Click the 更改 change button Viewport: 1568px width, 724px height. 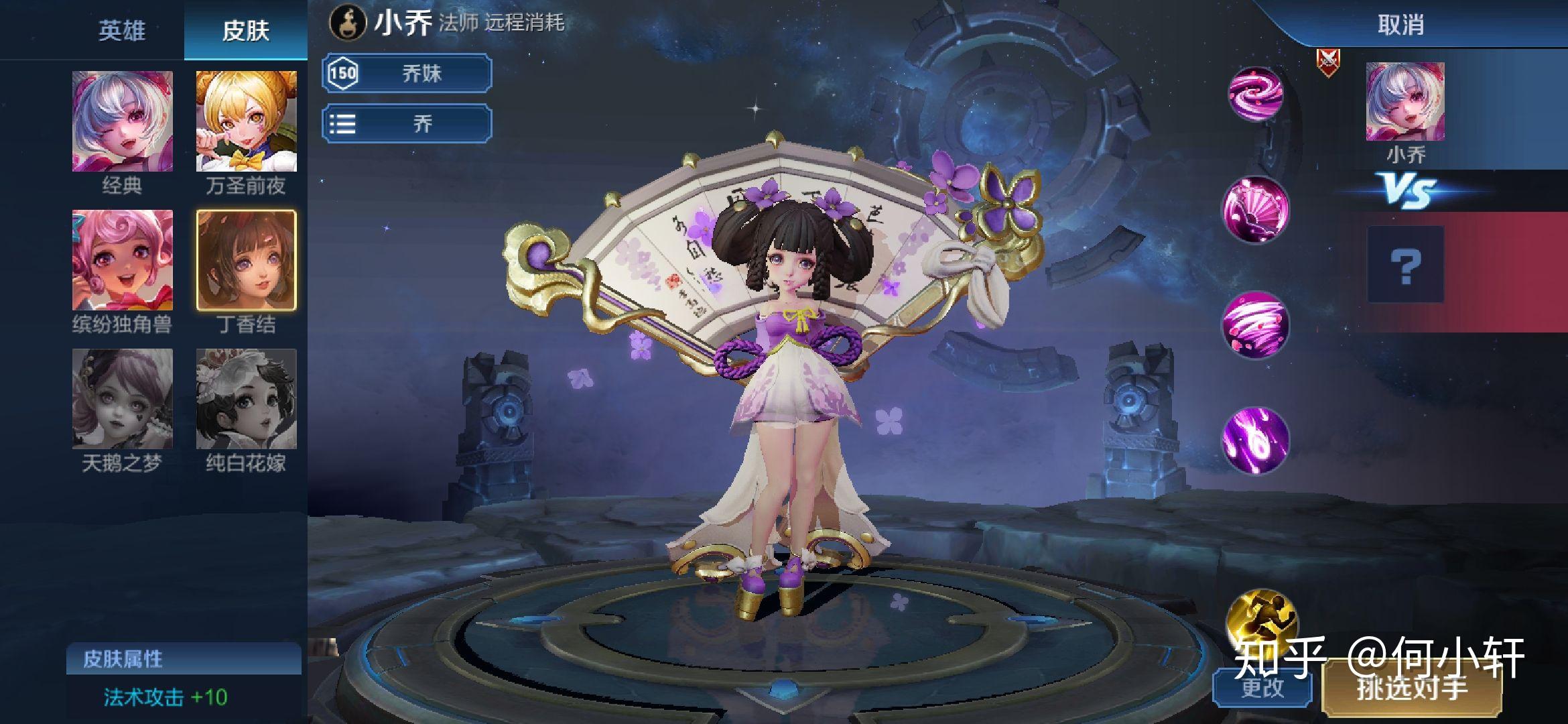pos(1262,688)
